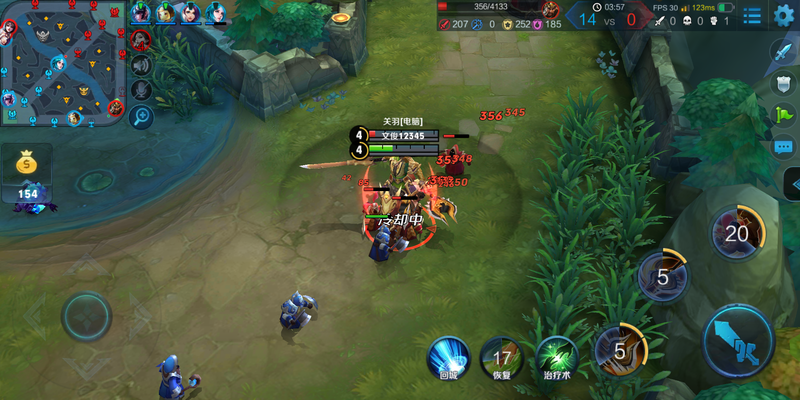Click the magnifier zoom icon beside minimap

point(141,116)
